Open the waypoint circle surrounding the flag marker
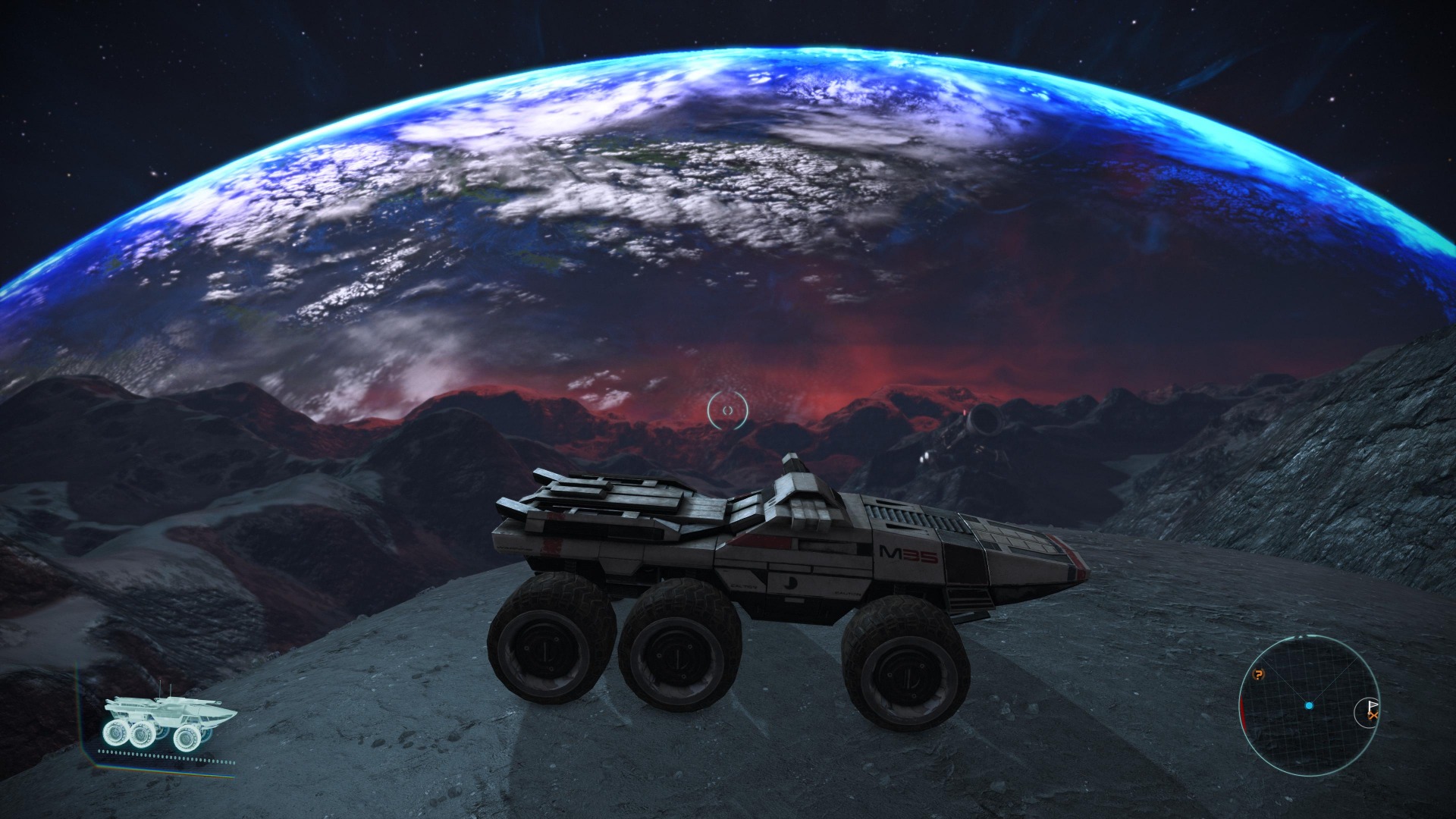Screen dimensions: 1456x819 [x=1355, y=713]
